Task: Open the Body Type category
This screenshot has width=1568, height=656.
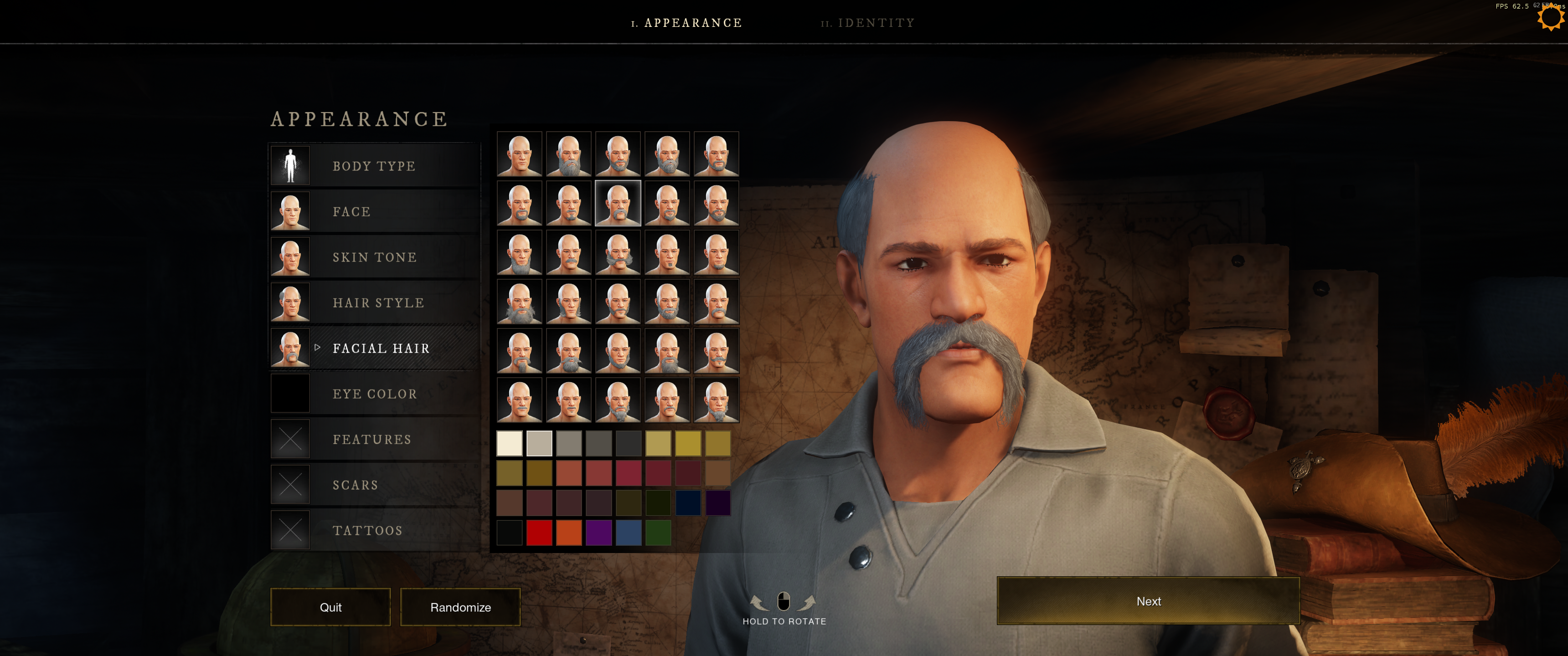Action: [x=374, y=166]
